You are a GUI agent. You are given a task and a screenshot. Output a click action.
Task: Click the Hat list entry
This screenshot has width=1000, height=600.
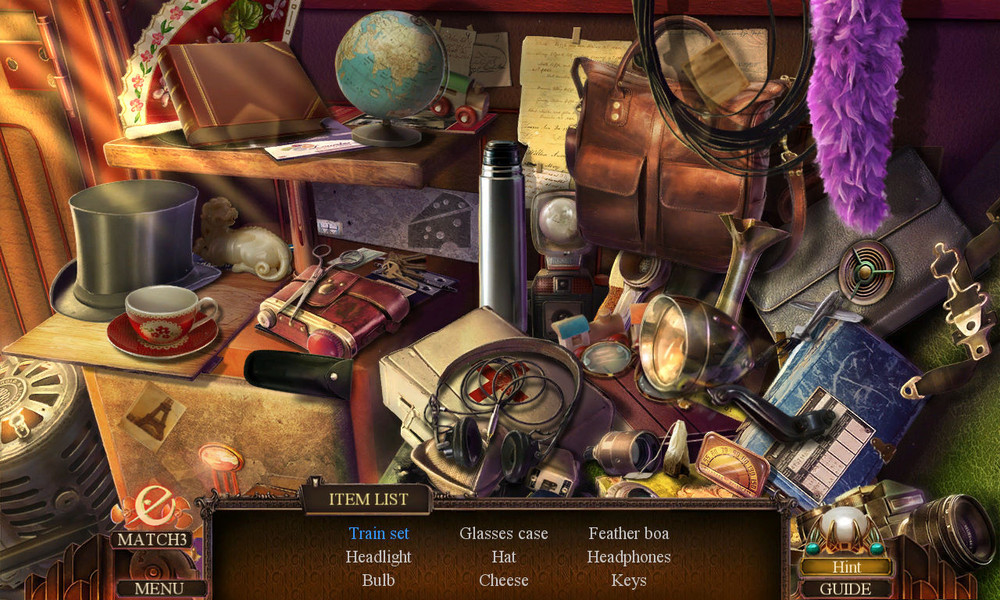click(x=504, y=557)
